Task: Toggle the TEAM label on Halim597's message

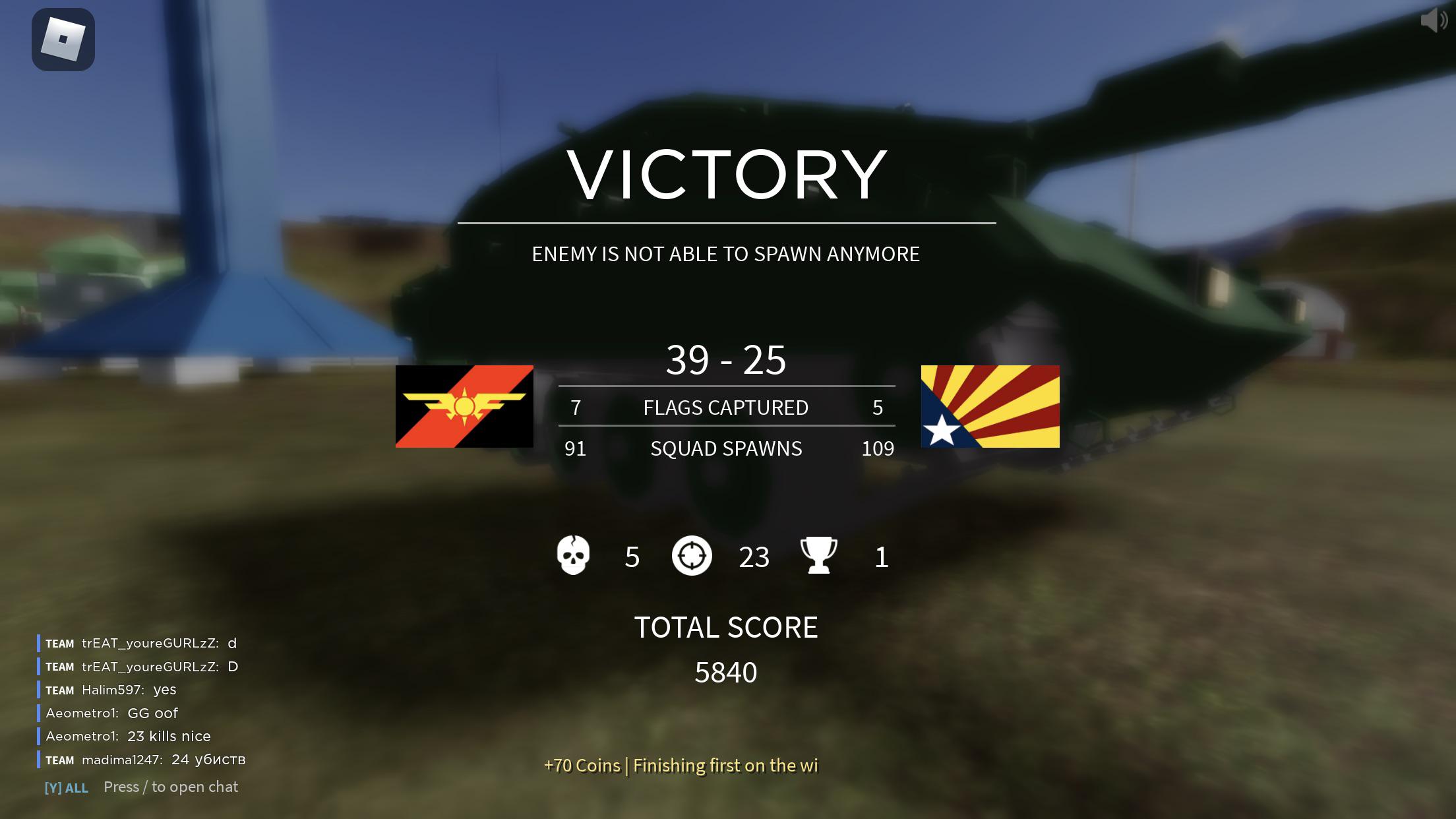Action: [59, 690]
